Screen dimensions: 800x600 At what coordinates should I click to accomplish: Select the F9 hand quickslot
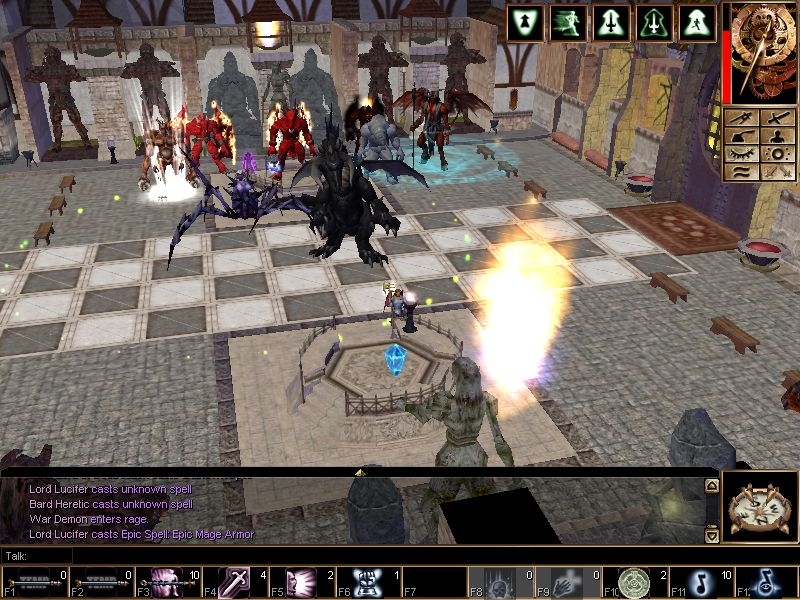tap(564, 582)
